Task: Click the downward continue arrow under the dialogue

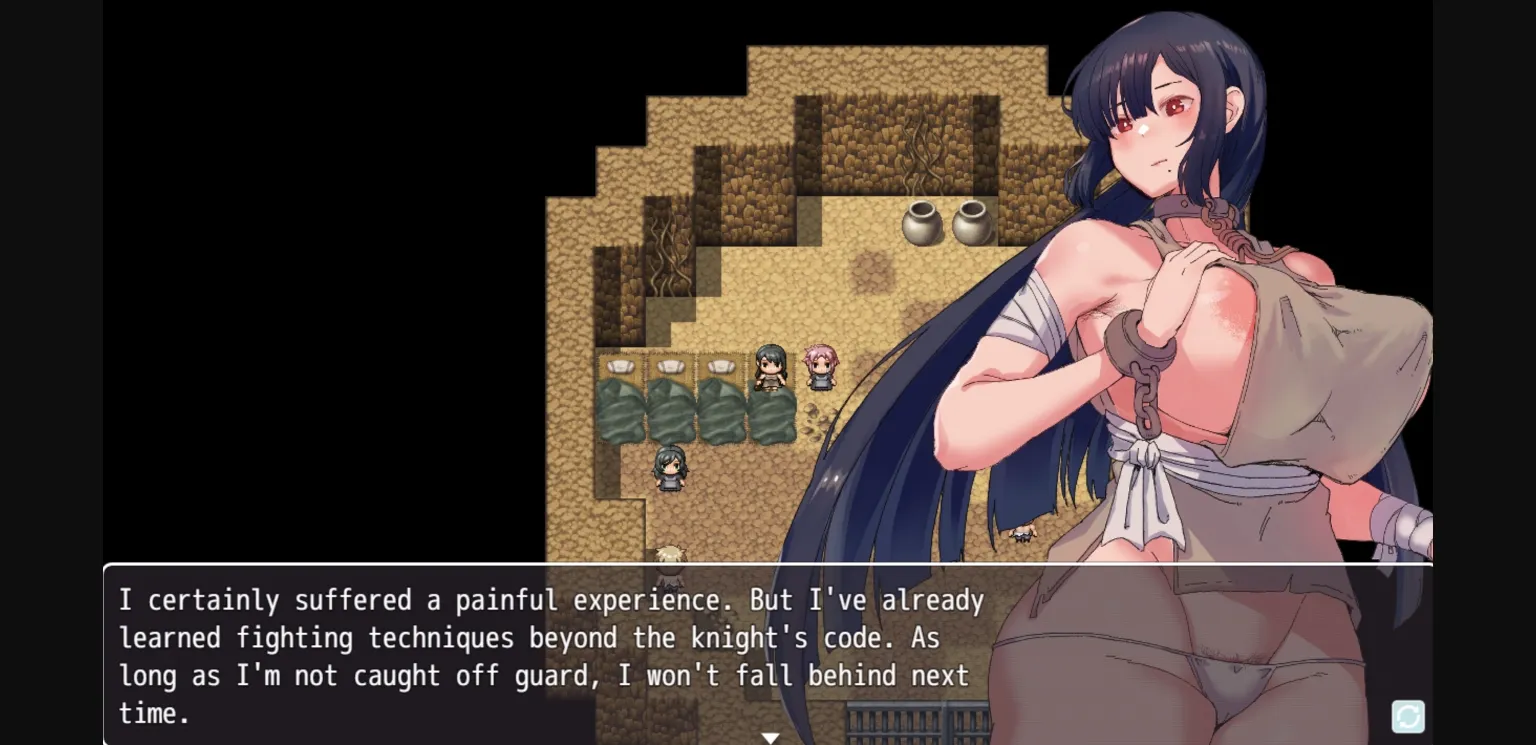Action: (770, 737)
